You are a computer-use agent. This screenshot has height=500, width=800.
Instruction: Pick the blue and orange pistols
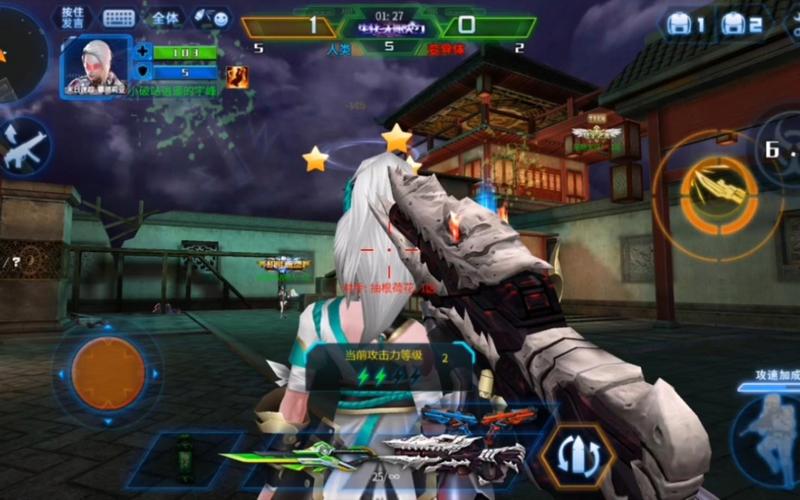pyautogui.click(x=465, y=418)
